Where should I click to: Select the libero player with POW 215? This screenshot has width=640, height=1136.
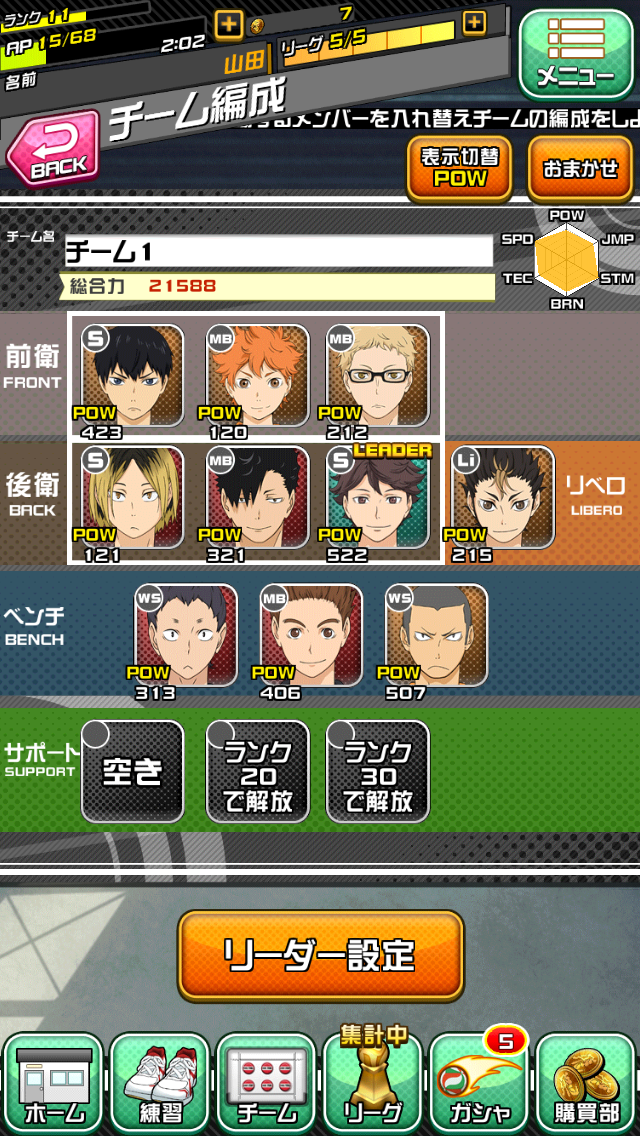pyautogui.click(x=502, y=498)
